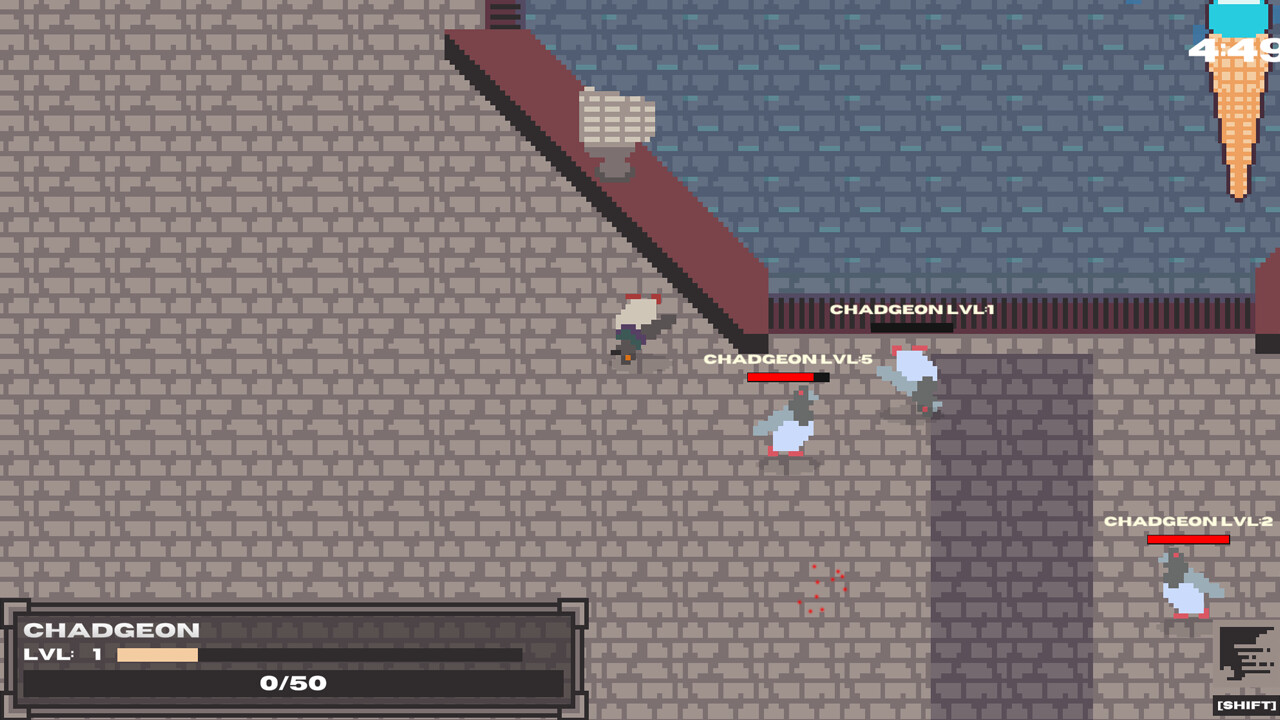Click the LVL:2 pigeon's health bar

1188,538
